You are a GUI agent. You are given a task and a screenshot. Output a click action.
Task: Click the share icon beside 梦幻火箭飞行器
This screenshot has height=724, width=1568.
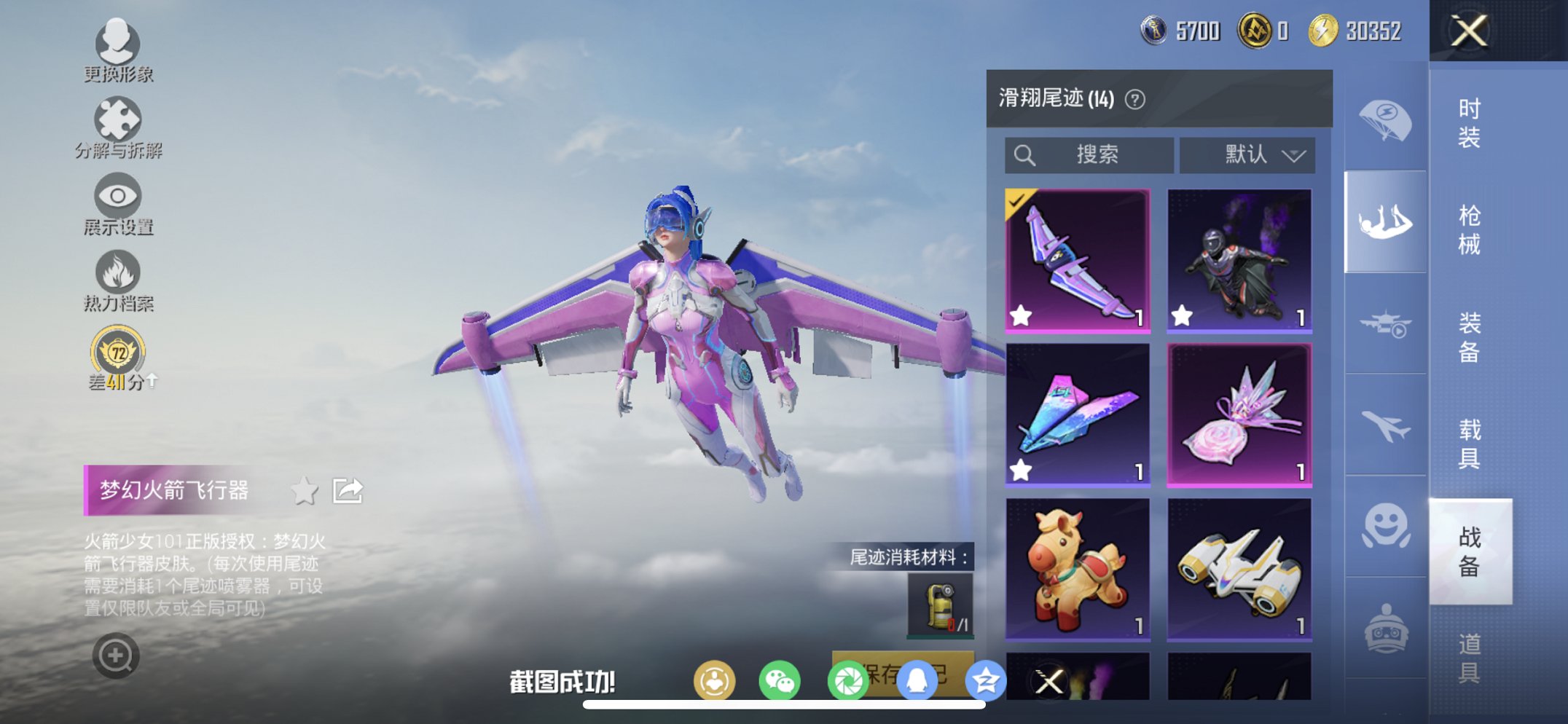coord(348,490)
